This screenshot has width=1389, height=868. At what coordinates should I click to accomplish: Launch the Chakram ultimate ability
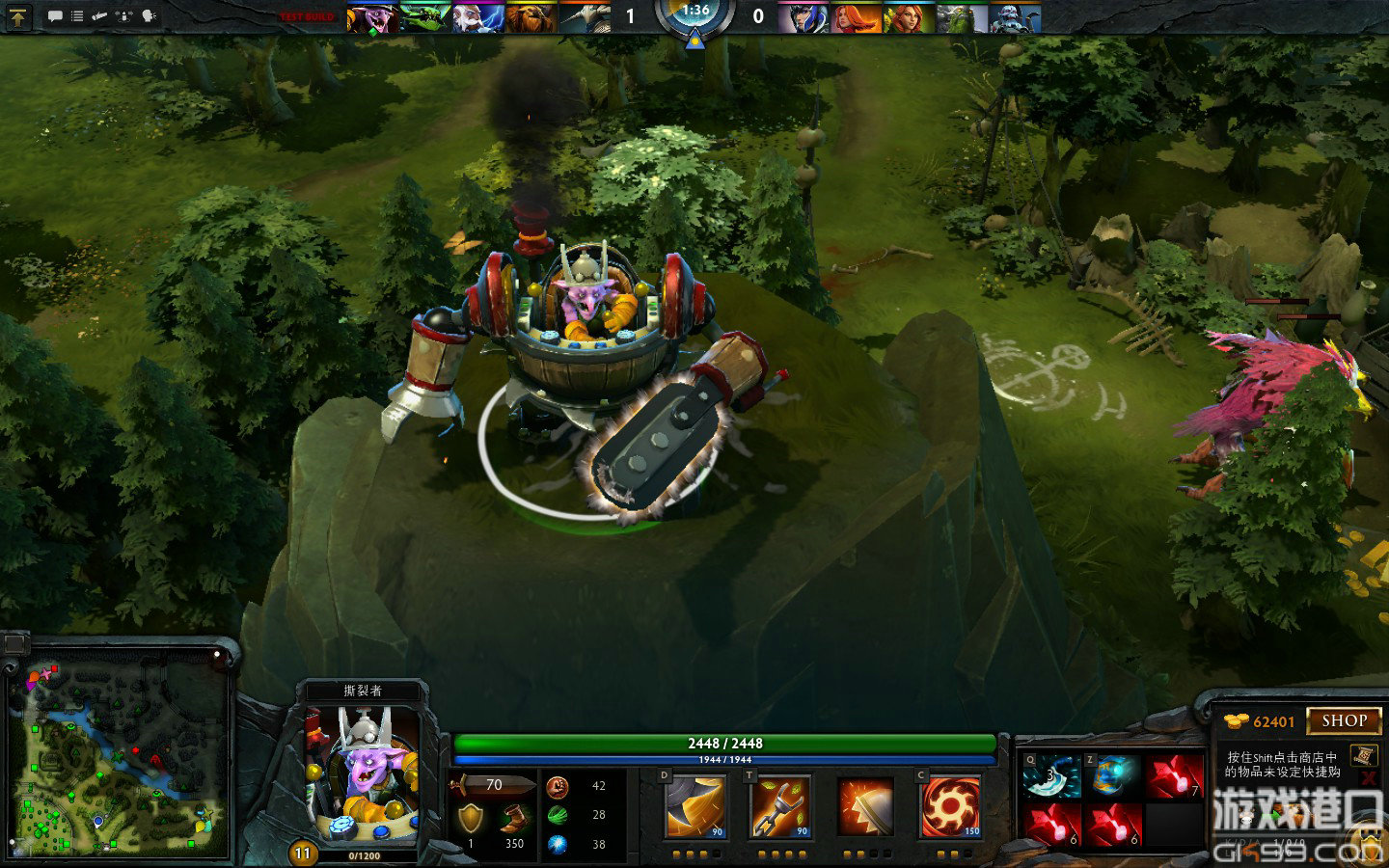949,807
